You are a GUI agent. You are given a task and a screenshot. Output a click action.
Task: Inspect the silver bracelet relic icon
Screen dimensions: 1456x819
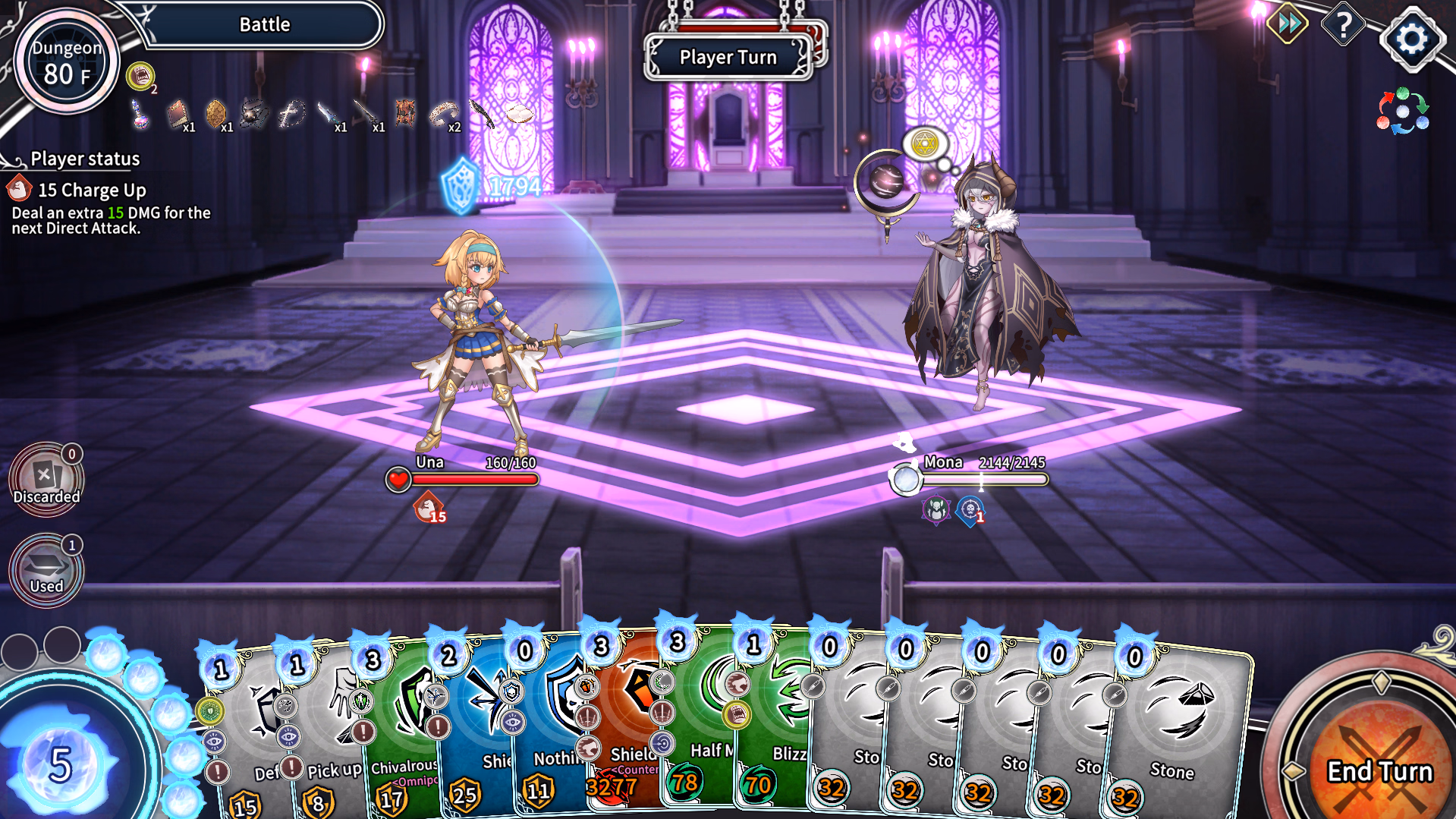(443, 114)
